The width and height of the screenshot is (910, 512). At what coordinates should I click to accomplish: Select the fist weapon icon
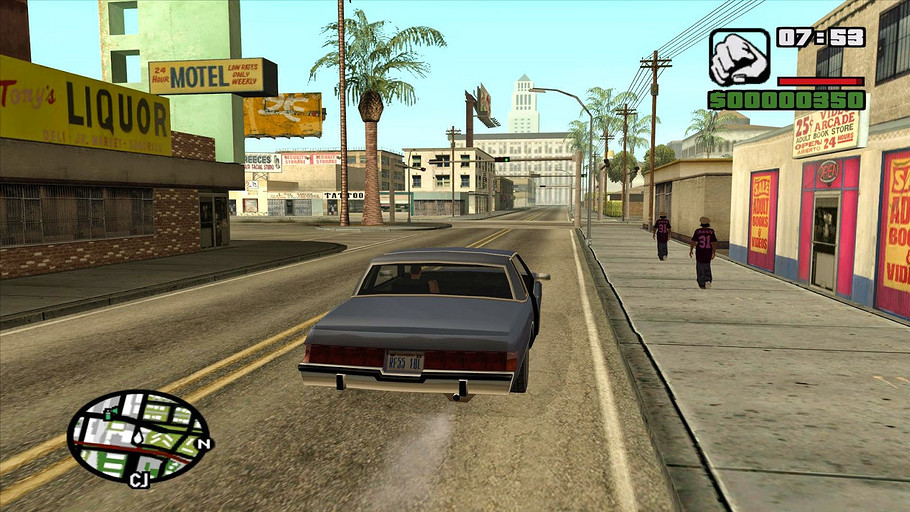tap(739, 57)
